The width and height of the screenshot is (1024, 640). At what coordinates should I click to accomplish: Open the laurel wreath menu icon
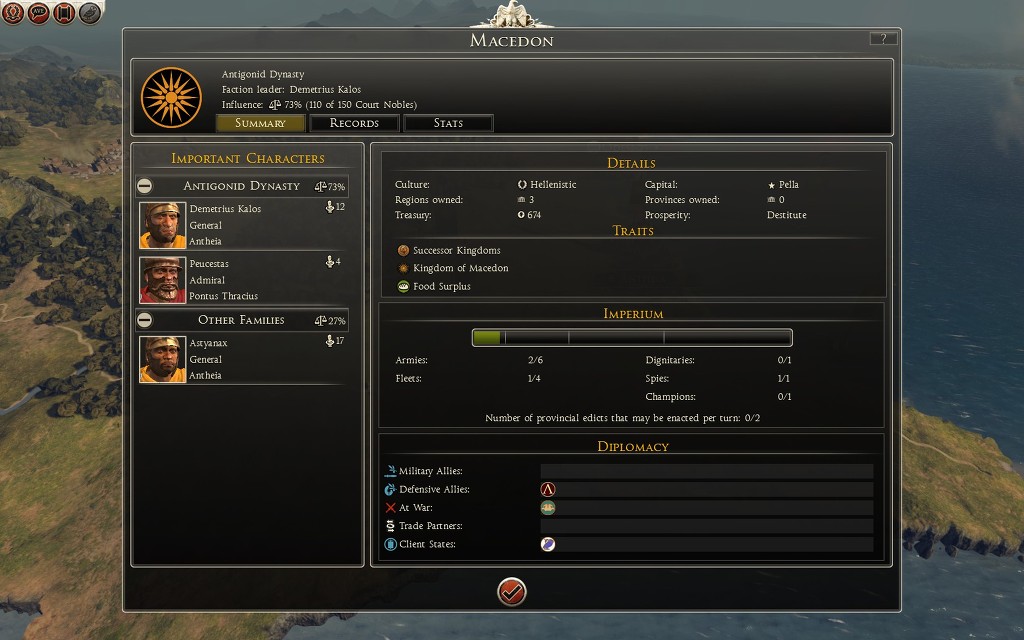pos(13,13)
